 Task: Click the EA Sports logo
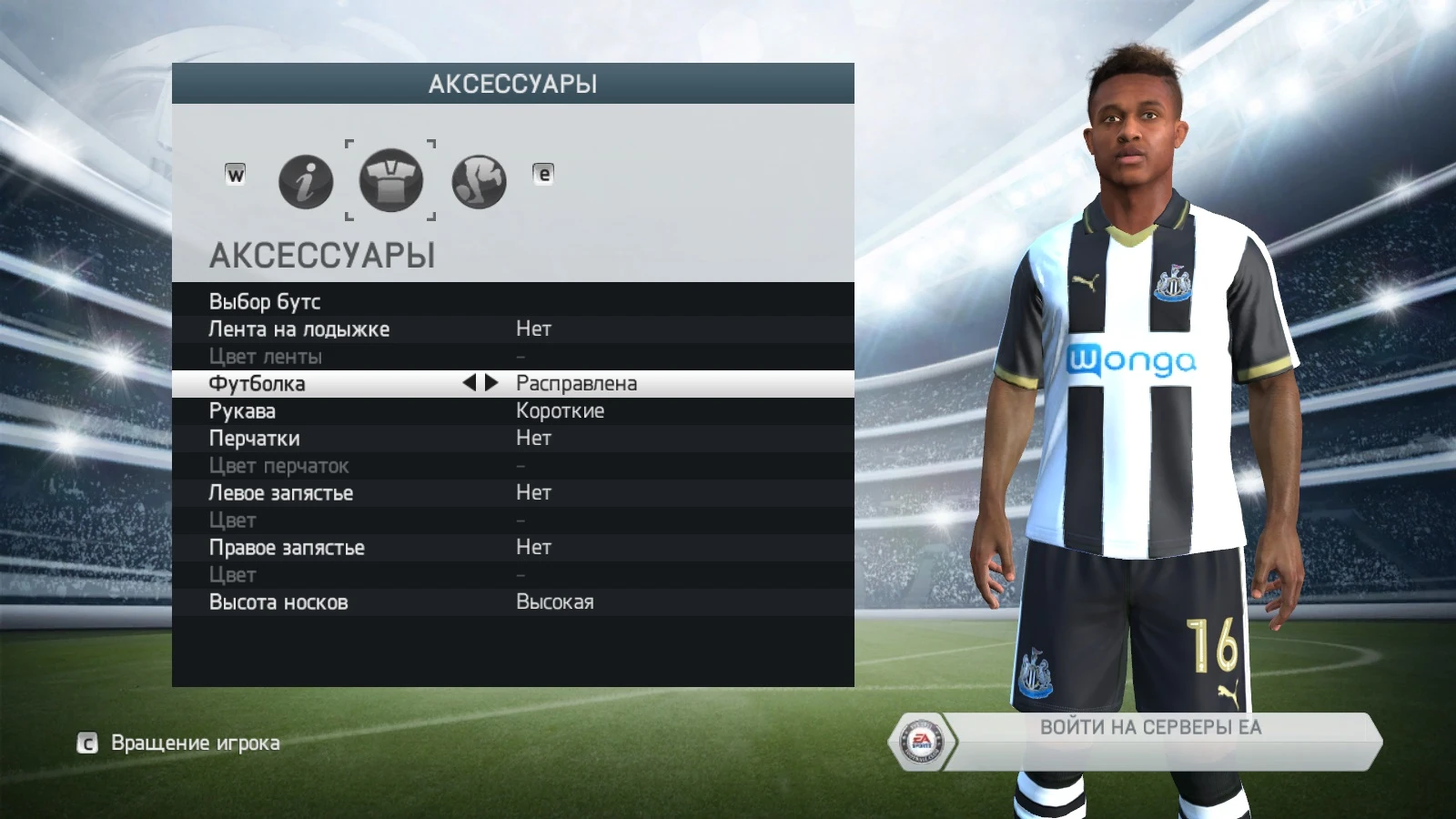point(925,742)
